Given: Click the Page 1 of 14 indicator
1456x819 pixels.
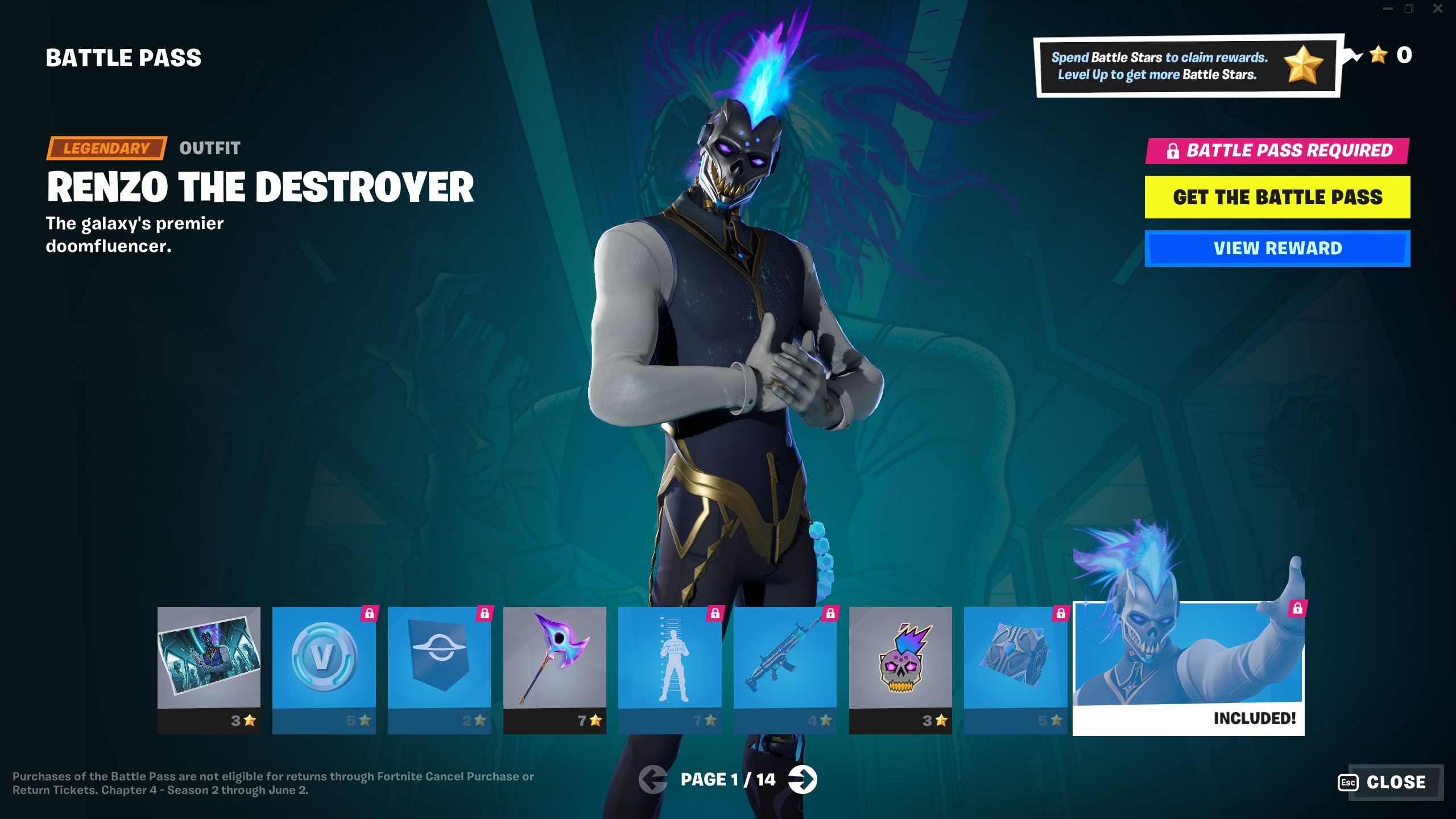Looking at the screenshot, I should pyautogui.click(x=728, y=780).
